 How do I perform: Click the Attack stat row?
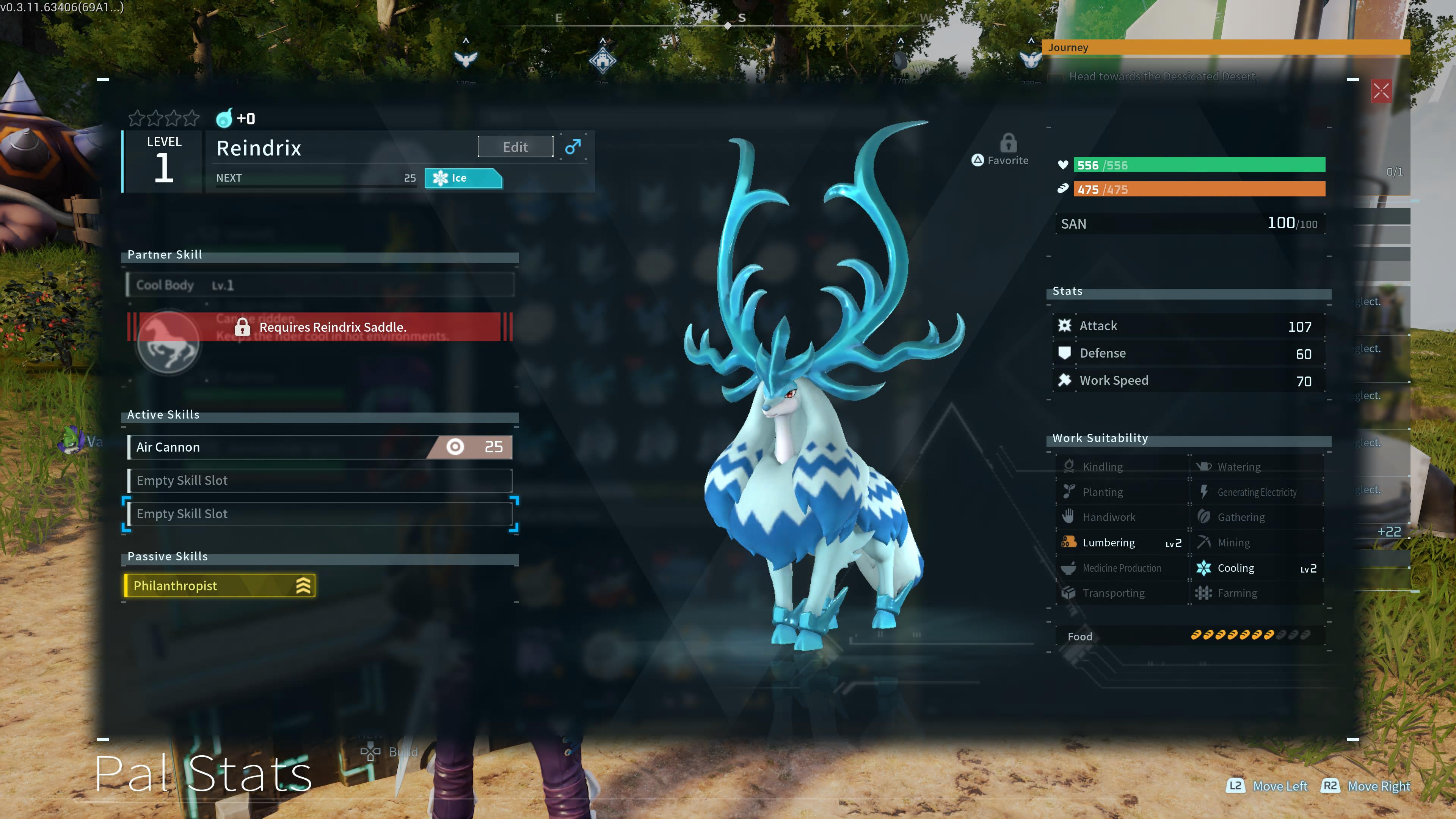click(1188, 326)
